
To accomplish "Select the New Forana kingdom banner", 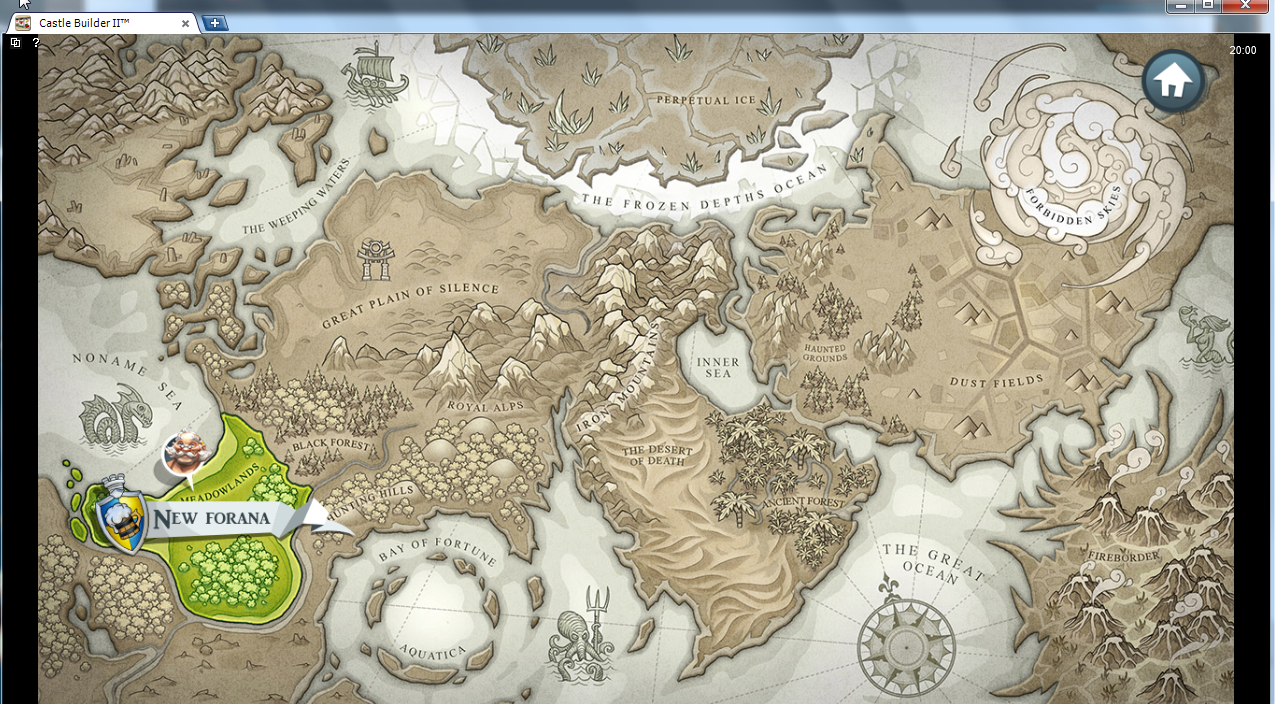I will point(212,518).
